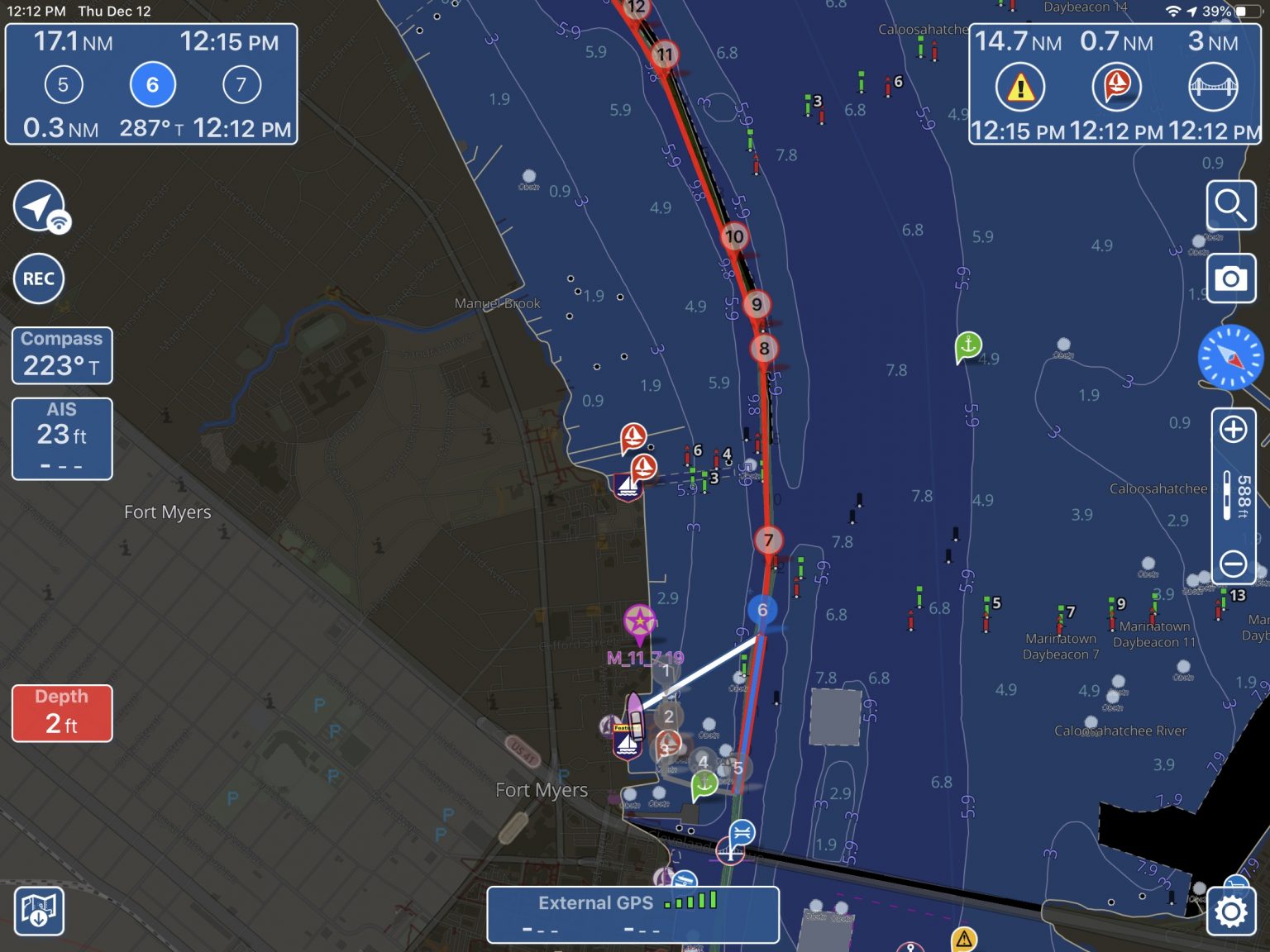Image resolution: width=1270 pixels, height=952 pixels.
Task: Zoom in using the plus button
Action: pyautogui.click(x=1234, y=430)
